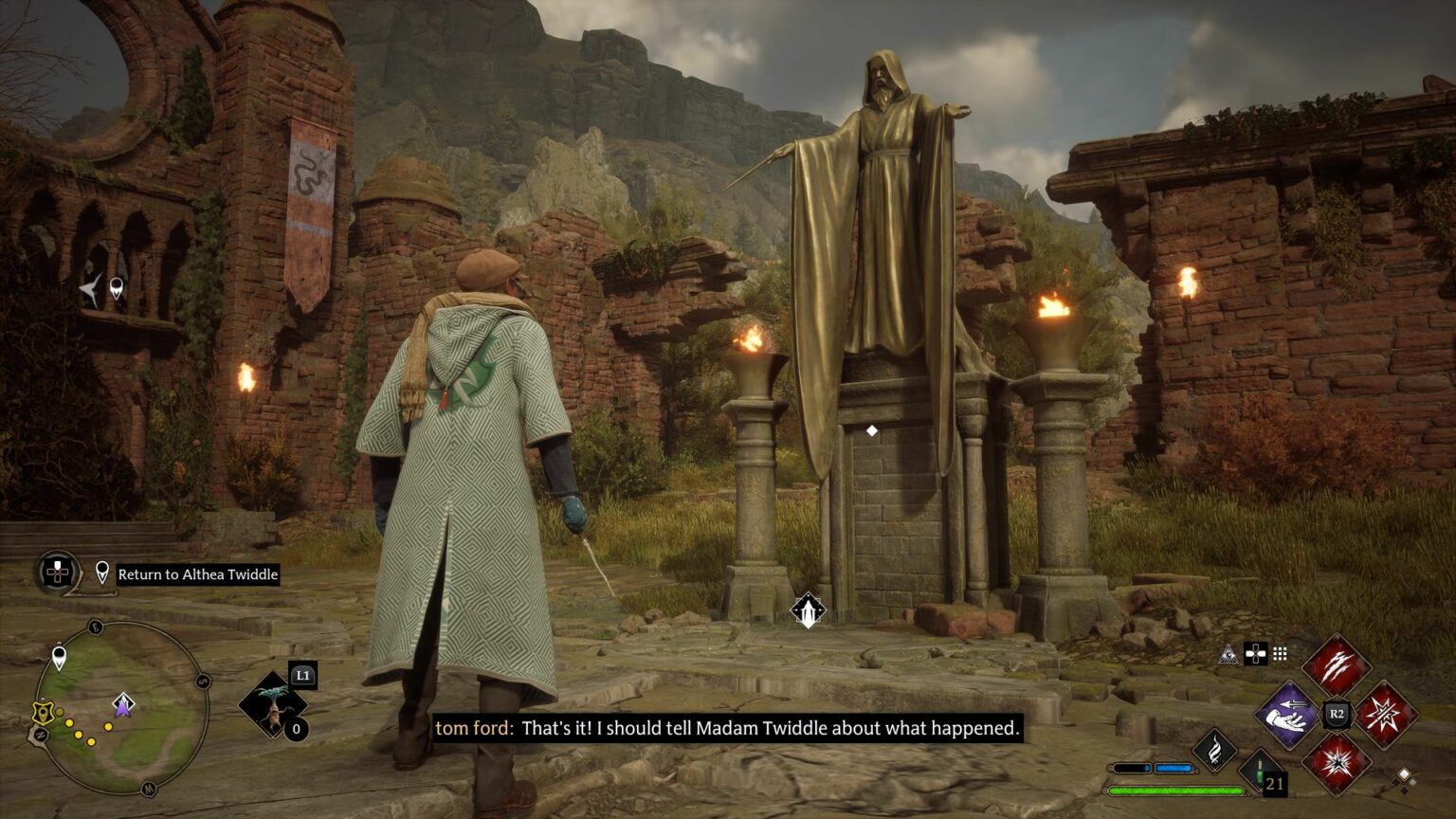The image size is (1456, 819).
Task: Click the yellow quest shield marker on minimap
Action: [x=41, y=713]
